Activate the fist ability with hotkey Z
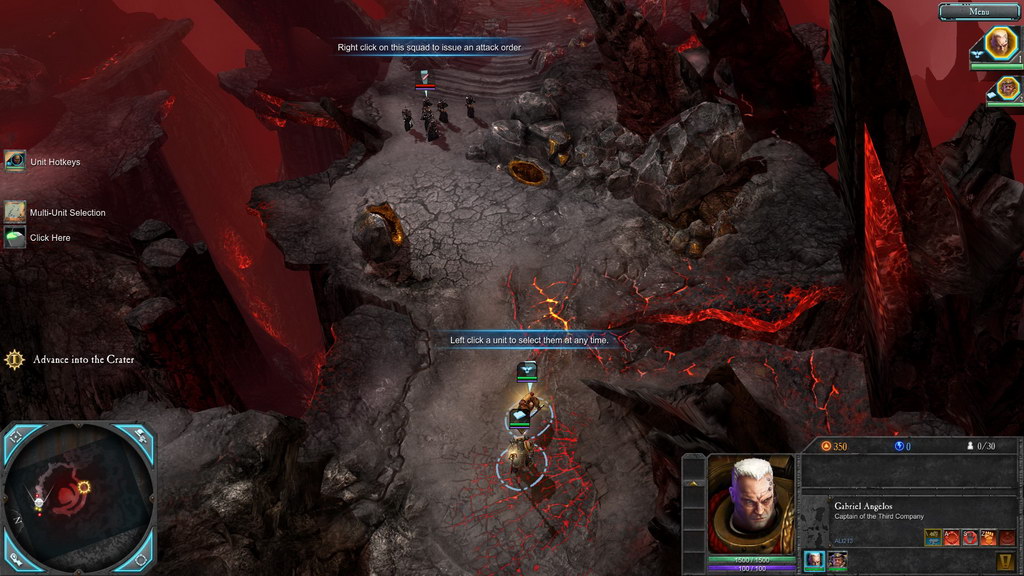Image resolution: width=1024 pixels, height=576 pixels. click(x=987, y=538)
